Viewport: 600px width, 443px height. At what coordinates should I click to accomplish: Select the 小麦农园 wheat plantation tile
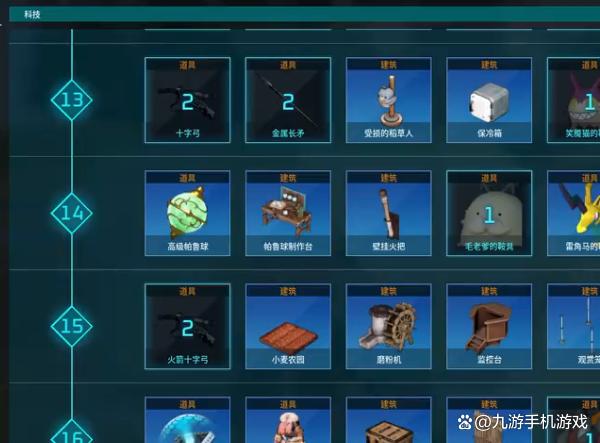(x=288, y=326)
